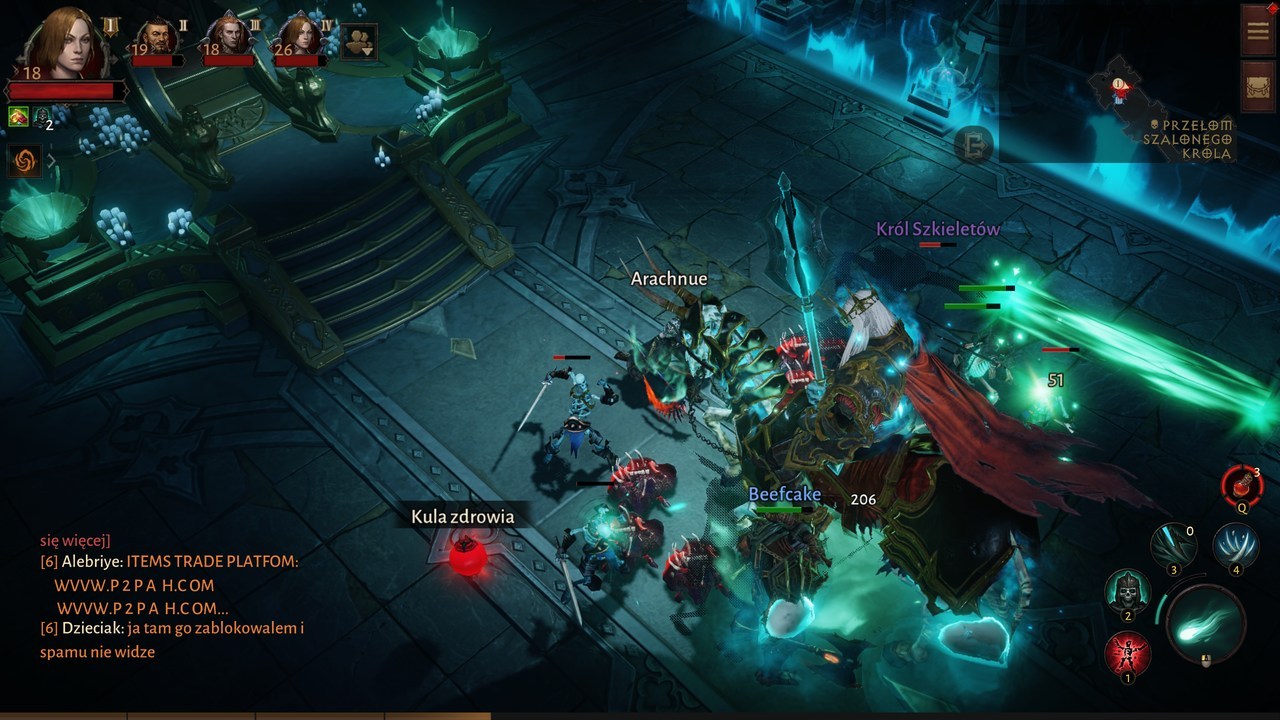Screen dimensions: 1280x720
Task: Click the leave dungeon exit icon
Action: 972,146
